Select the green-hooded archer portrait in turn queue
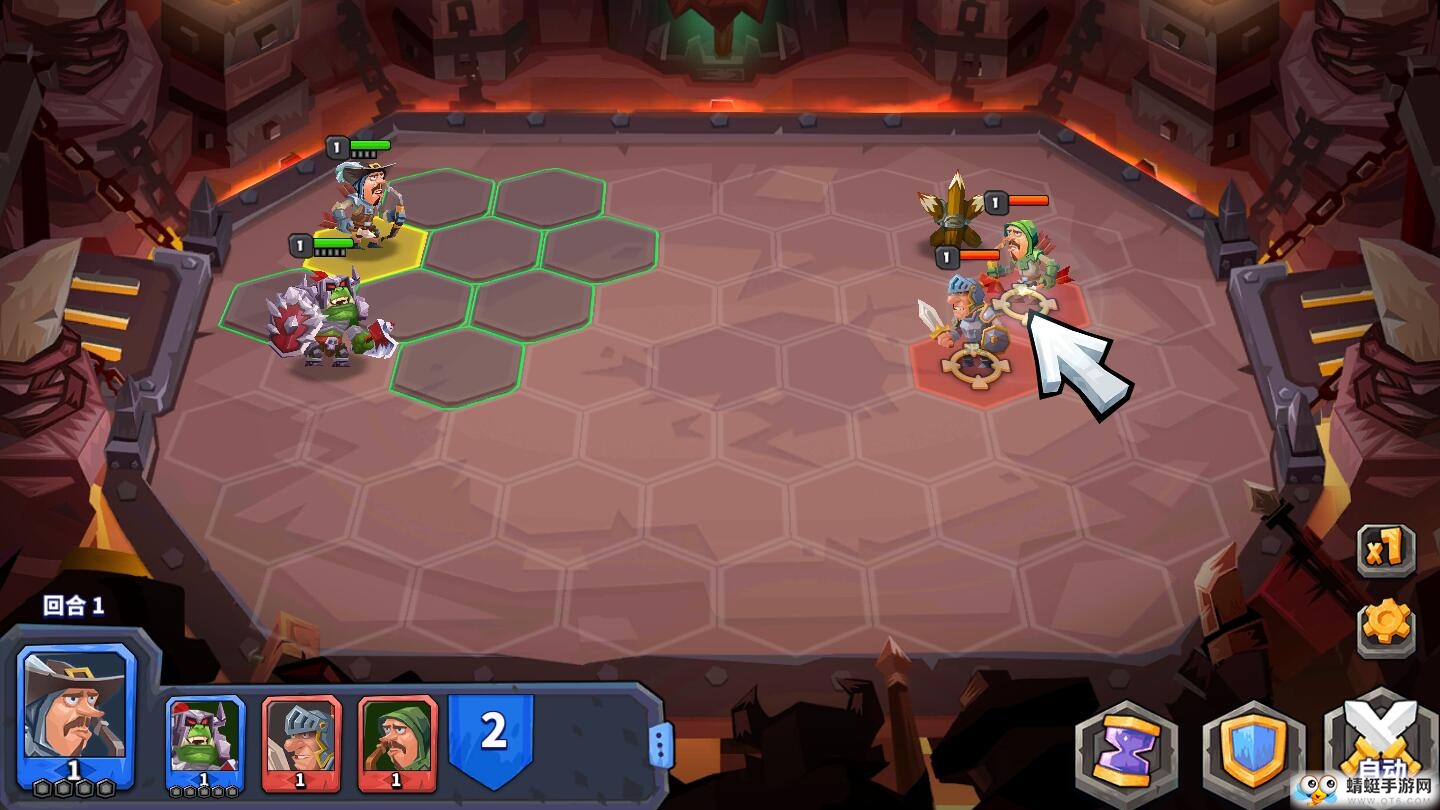The image size is (1440, 810). (397, 742)
